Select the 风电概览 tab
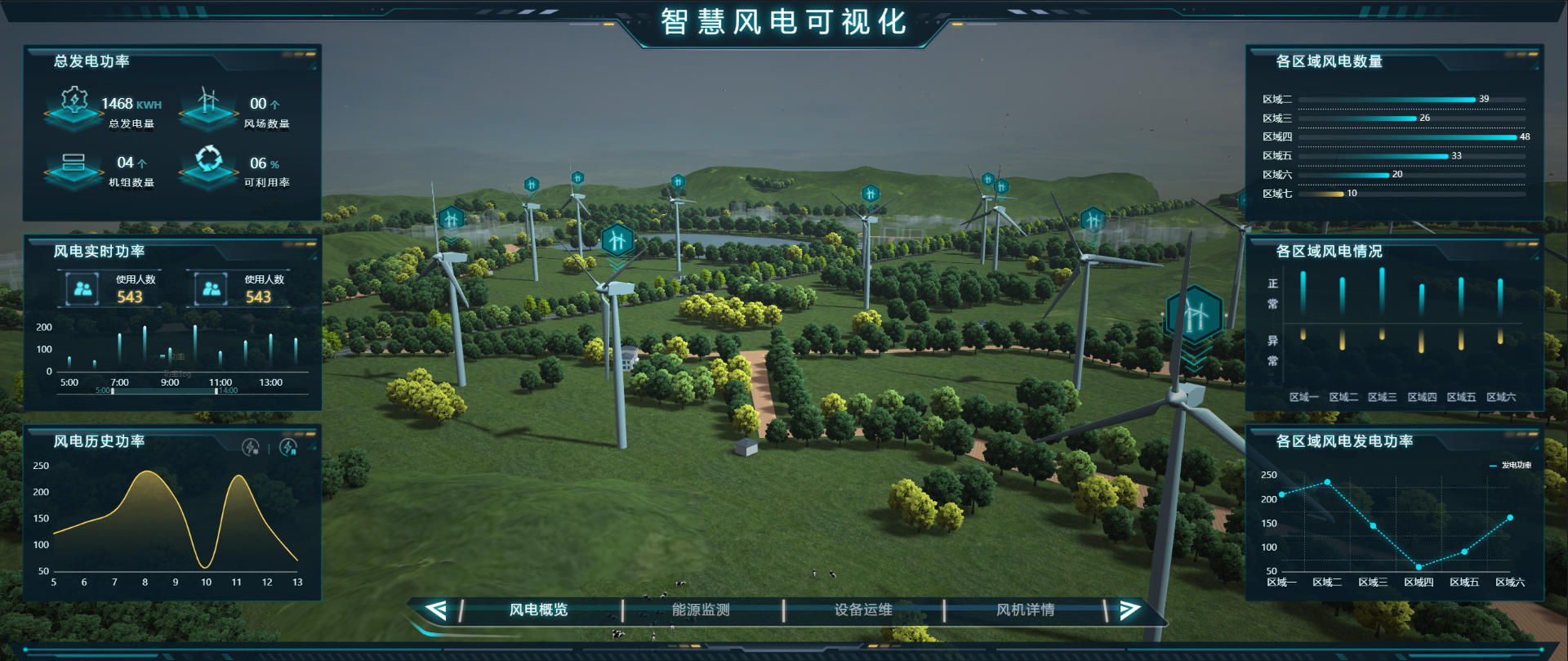The width and height of the screenshot is (1568, 661). point(538,610)
